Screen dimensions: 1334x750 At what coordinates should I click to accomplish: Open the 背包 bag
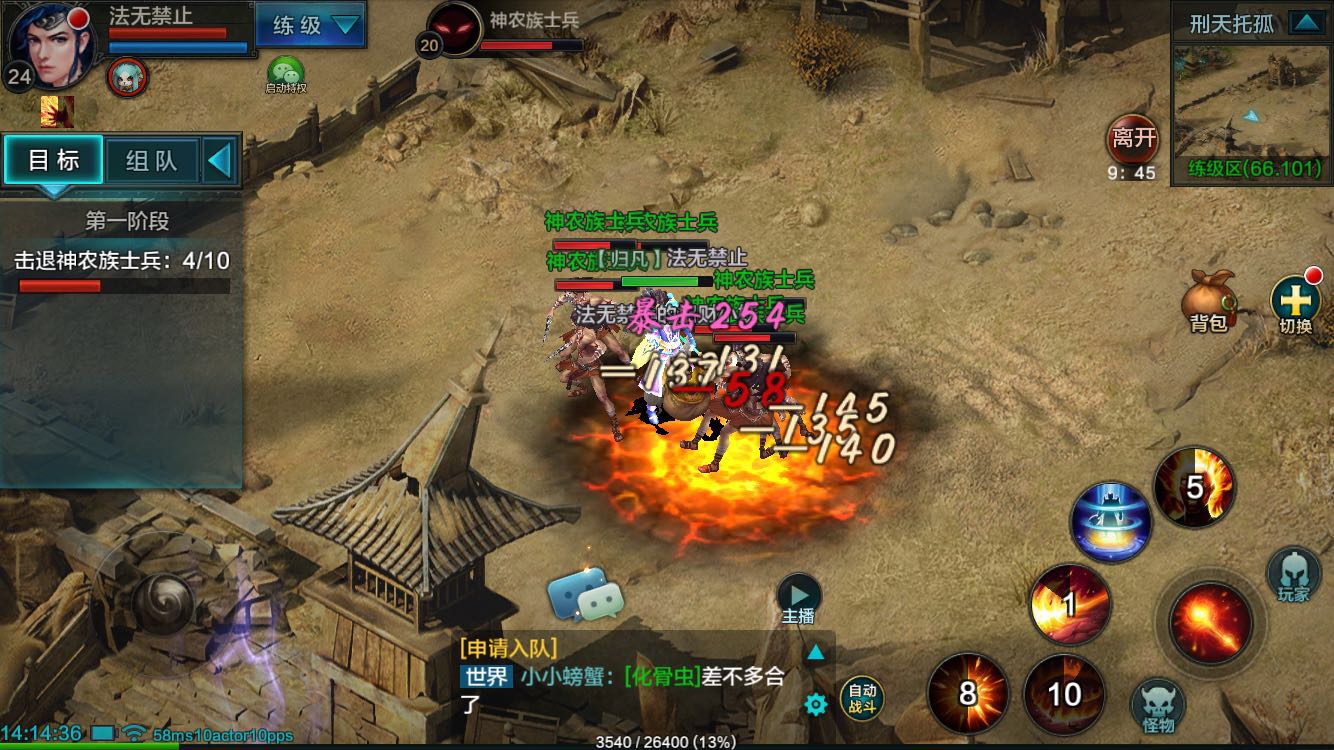point(1206,302)
